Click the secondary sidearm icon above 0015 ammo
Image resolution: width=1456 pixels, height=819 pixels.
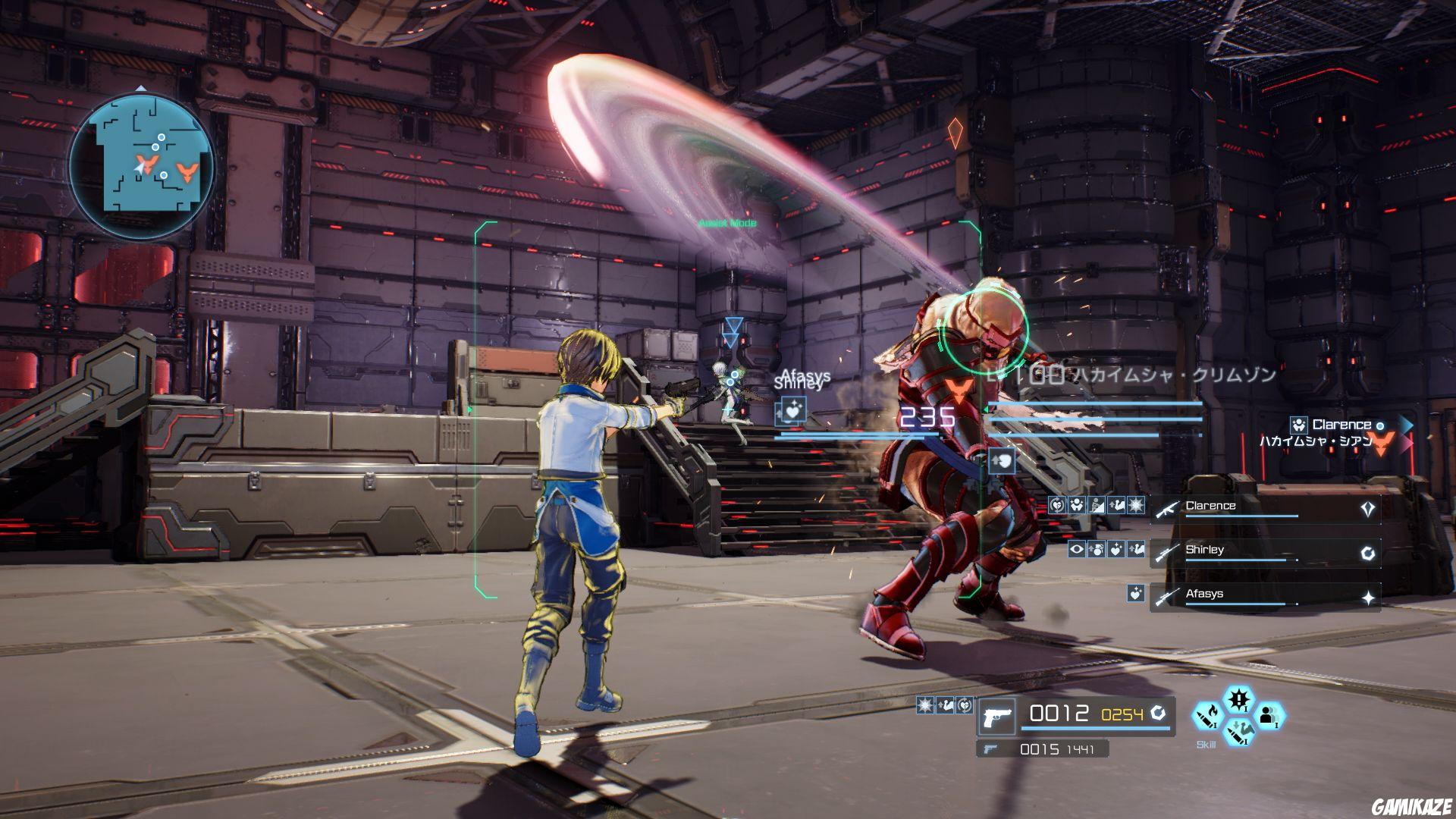(989, 748)
